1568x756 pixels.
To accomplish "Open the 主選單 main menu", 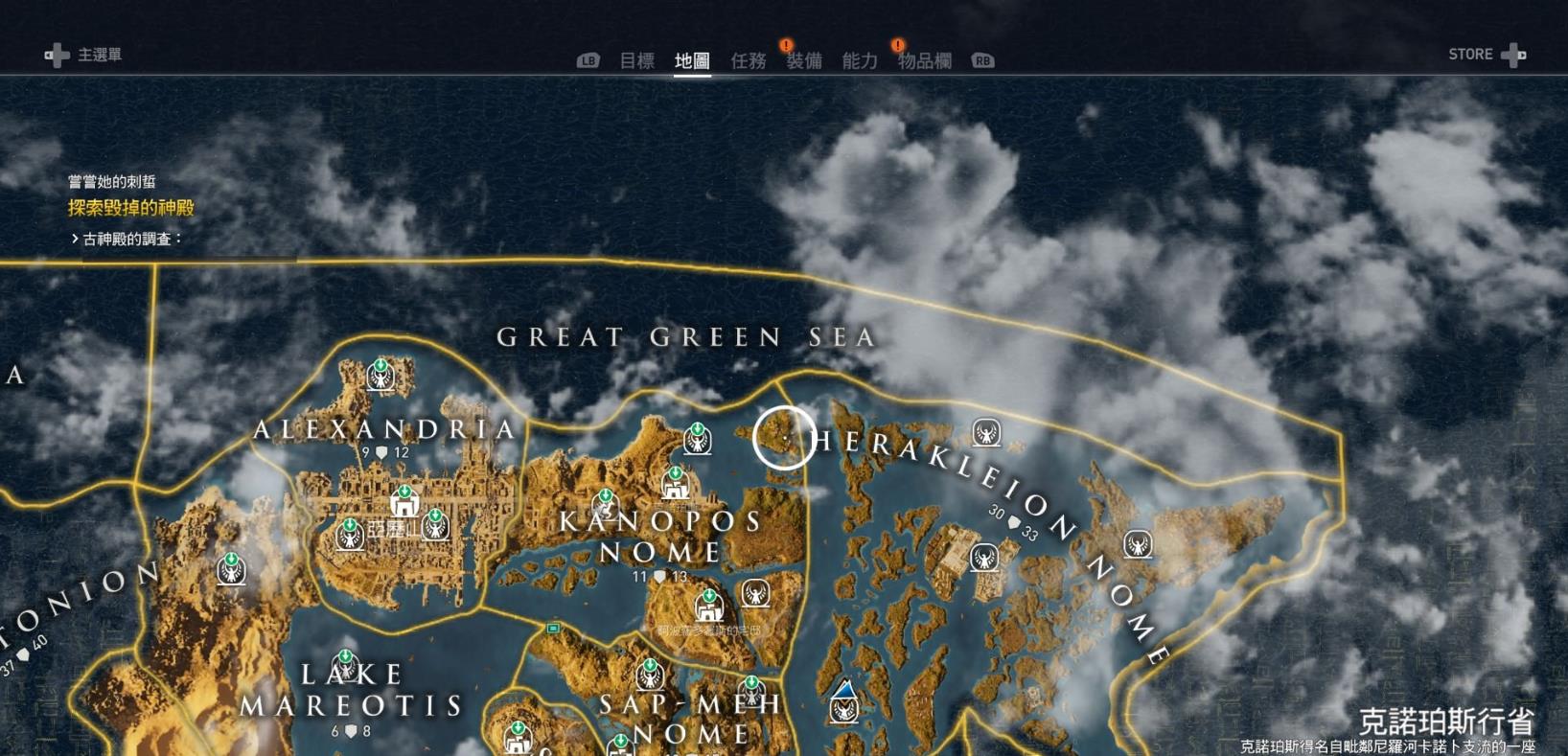I will pyautogui.click(x=84, y=55).
